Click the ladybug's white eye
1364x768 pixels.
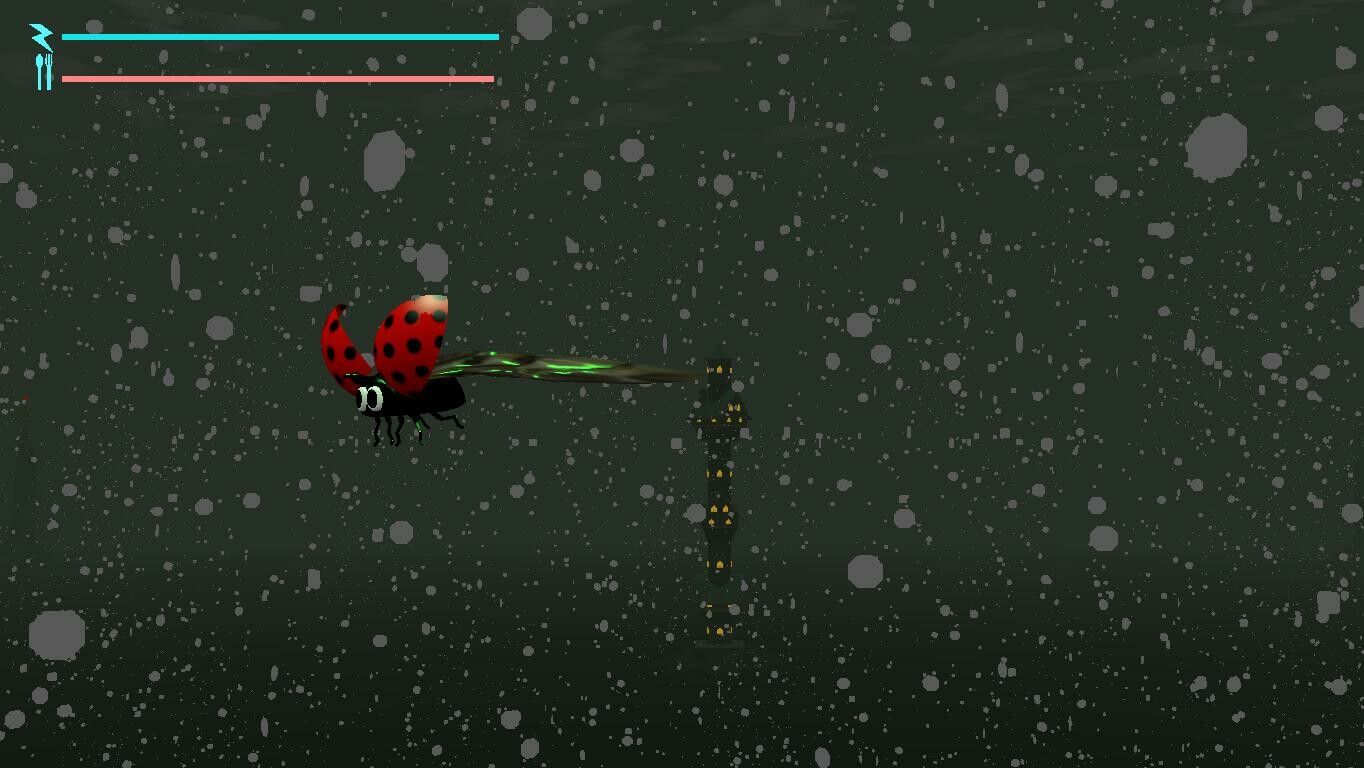point(371,399)
